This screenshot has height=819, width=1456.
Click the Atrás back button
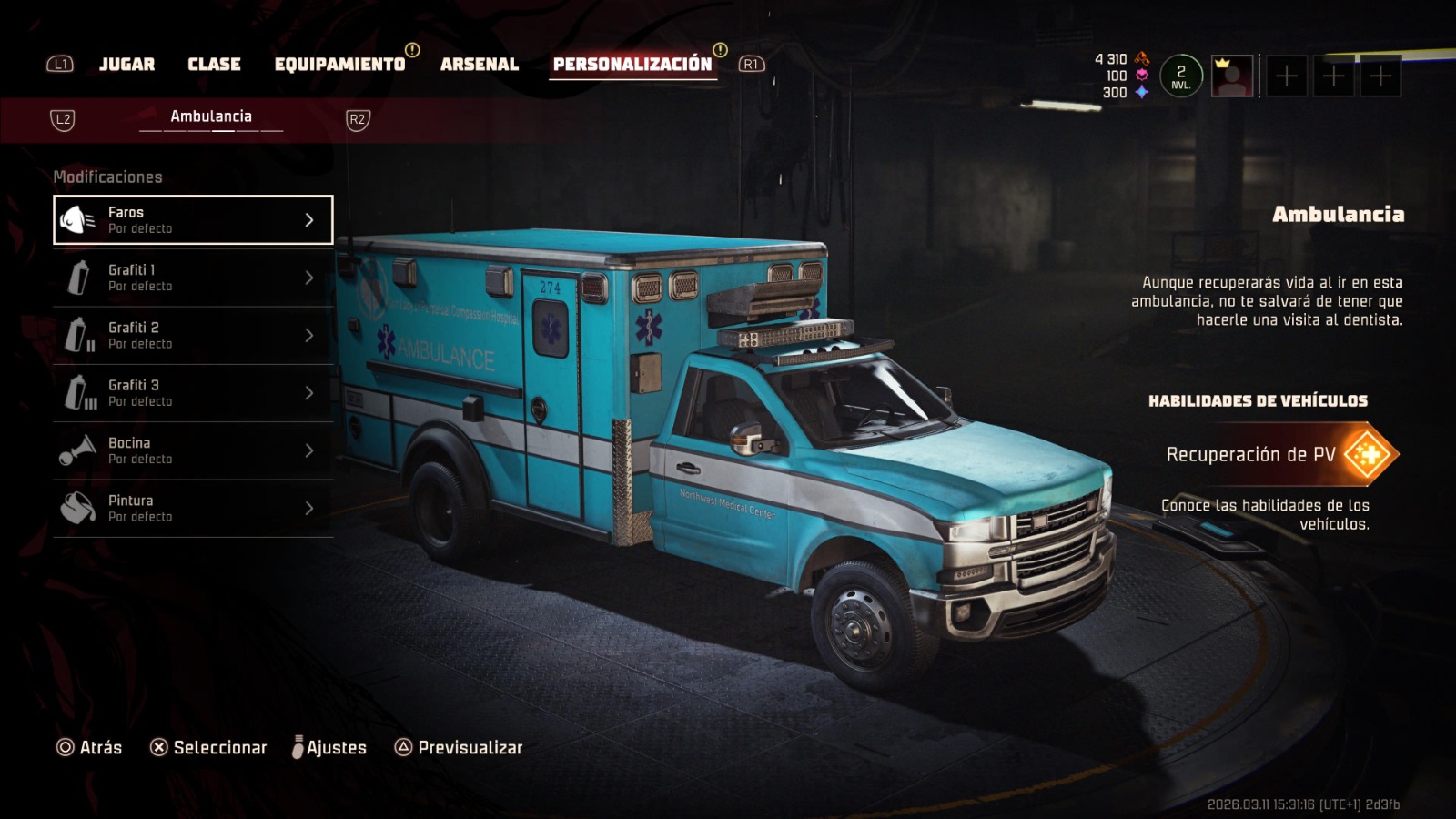89,747
